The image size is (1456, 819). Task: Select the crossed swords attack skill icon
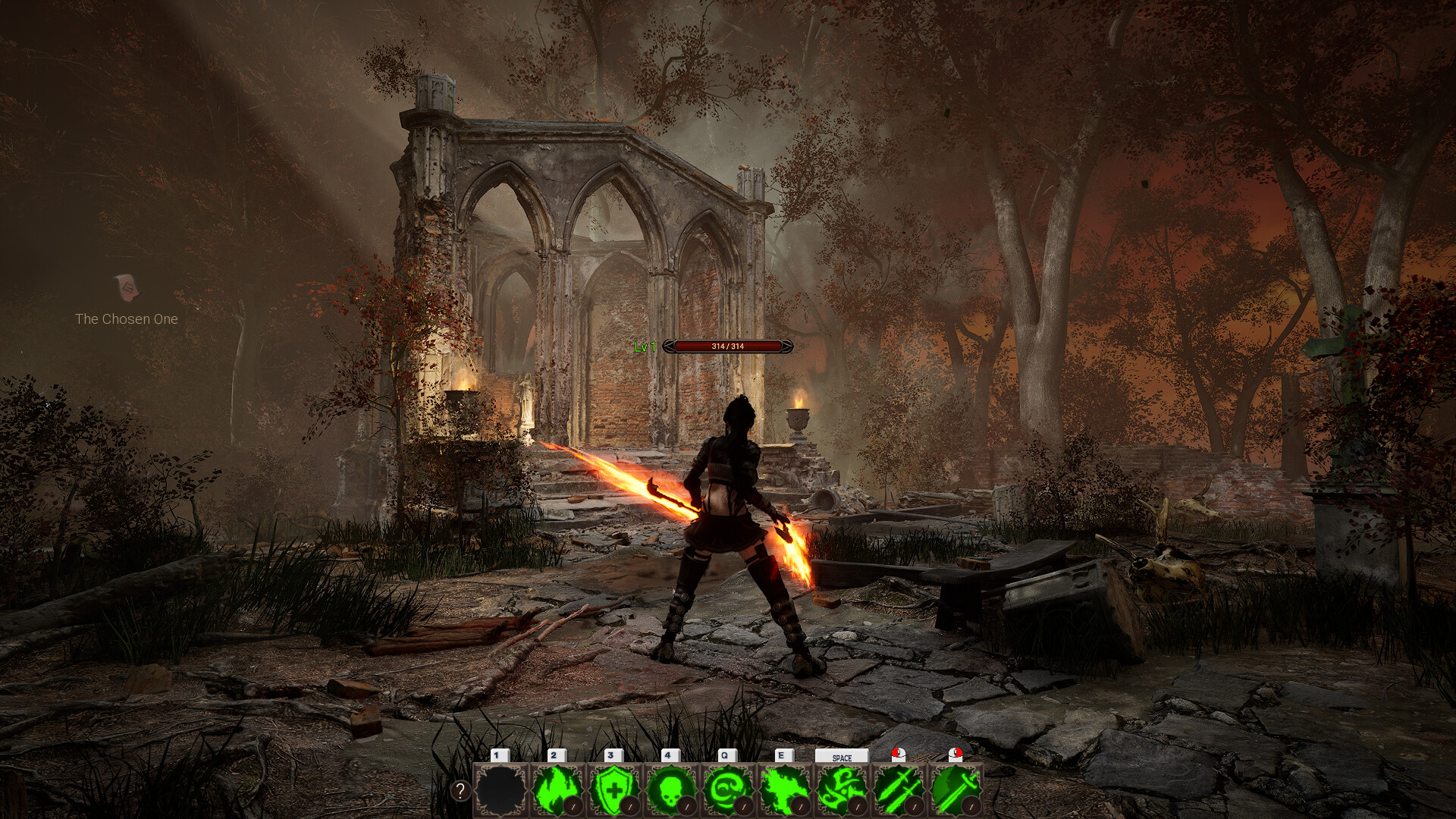[x=898, y=790]
